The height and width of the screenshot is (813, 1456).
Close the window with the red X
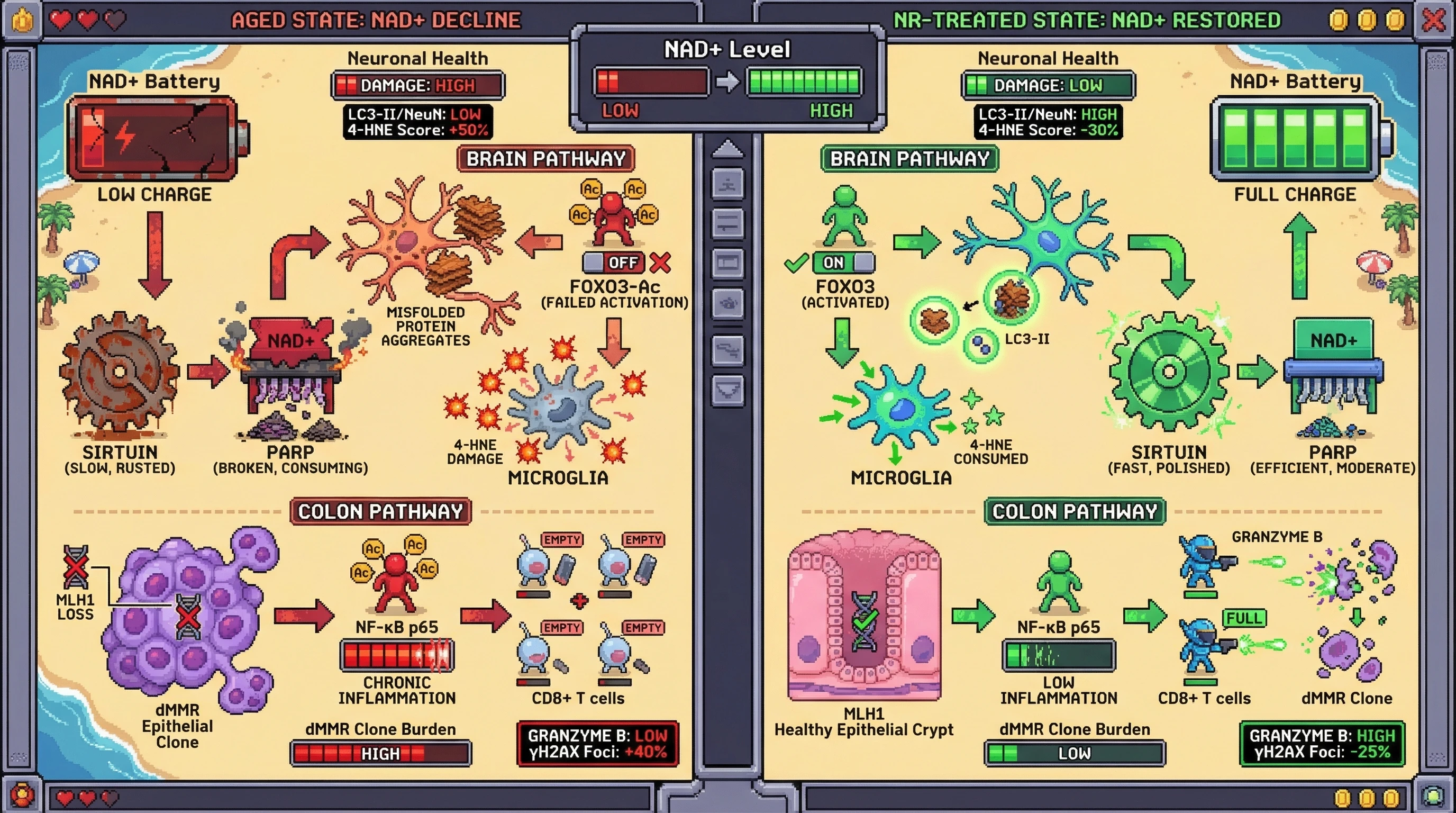(x=1433, y=20)
